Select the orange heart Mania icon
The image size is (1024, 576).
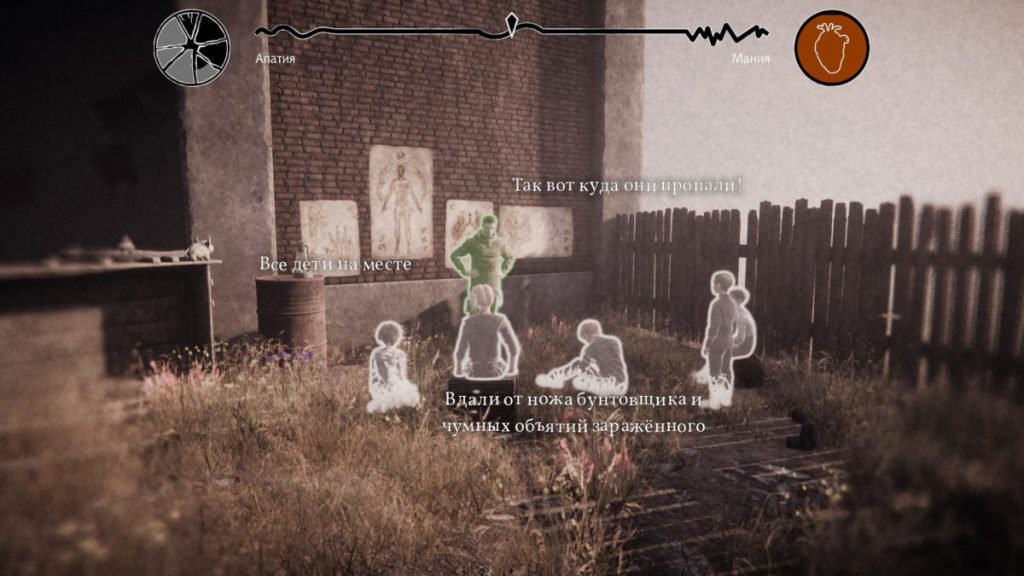(x=831, y=47)
